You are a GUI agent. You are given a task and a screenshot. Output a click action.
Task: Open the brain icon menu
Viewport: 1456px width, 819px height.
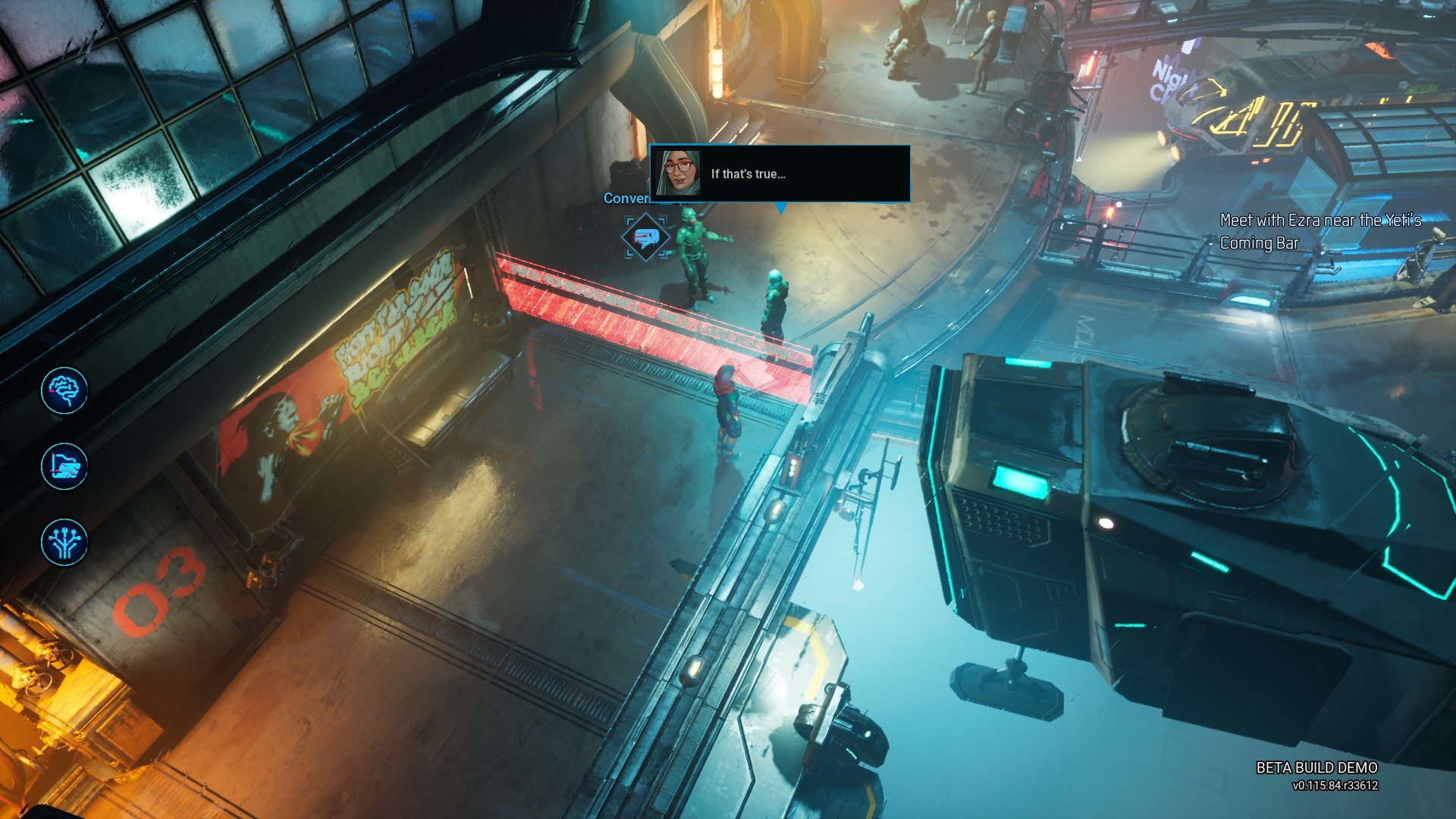pos(64,391)
